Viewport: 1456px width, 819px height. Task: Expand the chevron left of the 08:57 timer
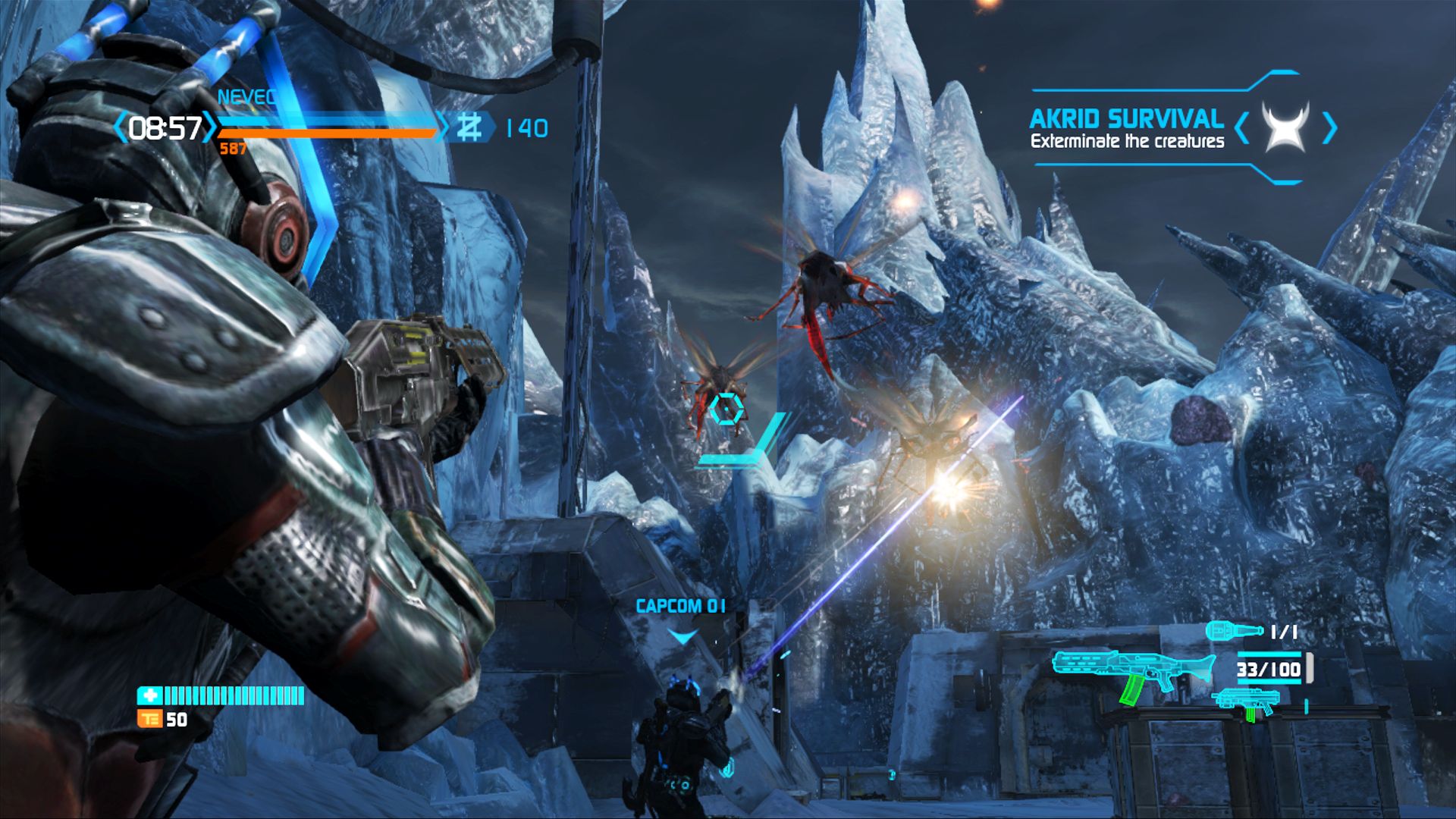pyautogui.click(x=121, y=129)
